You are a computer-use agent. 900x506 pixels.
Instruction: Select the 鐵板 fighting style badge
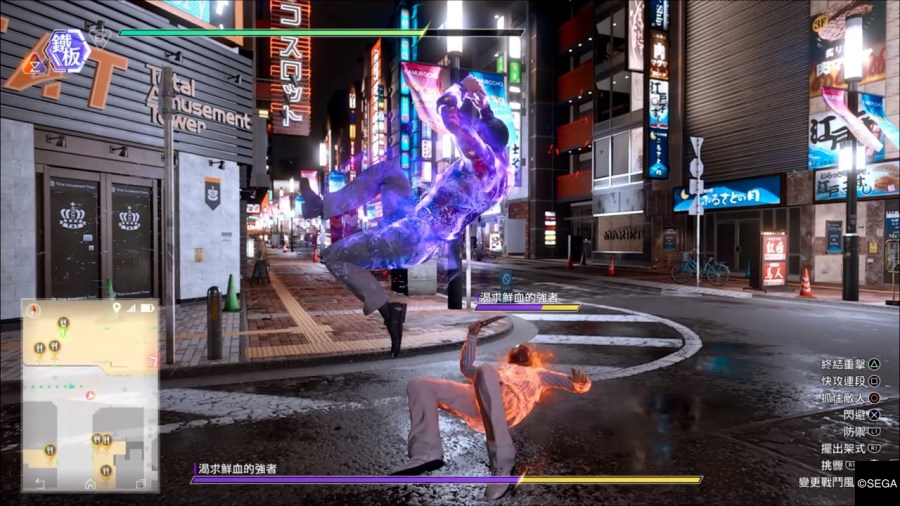tap(68, 51)
